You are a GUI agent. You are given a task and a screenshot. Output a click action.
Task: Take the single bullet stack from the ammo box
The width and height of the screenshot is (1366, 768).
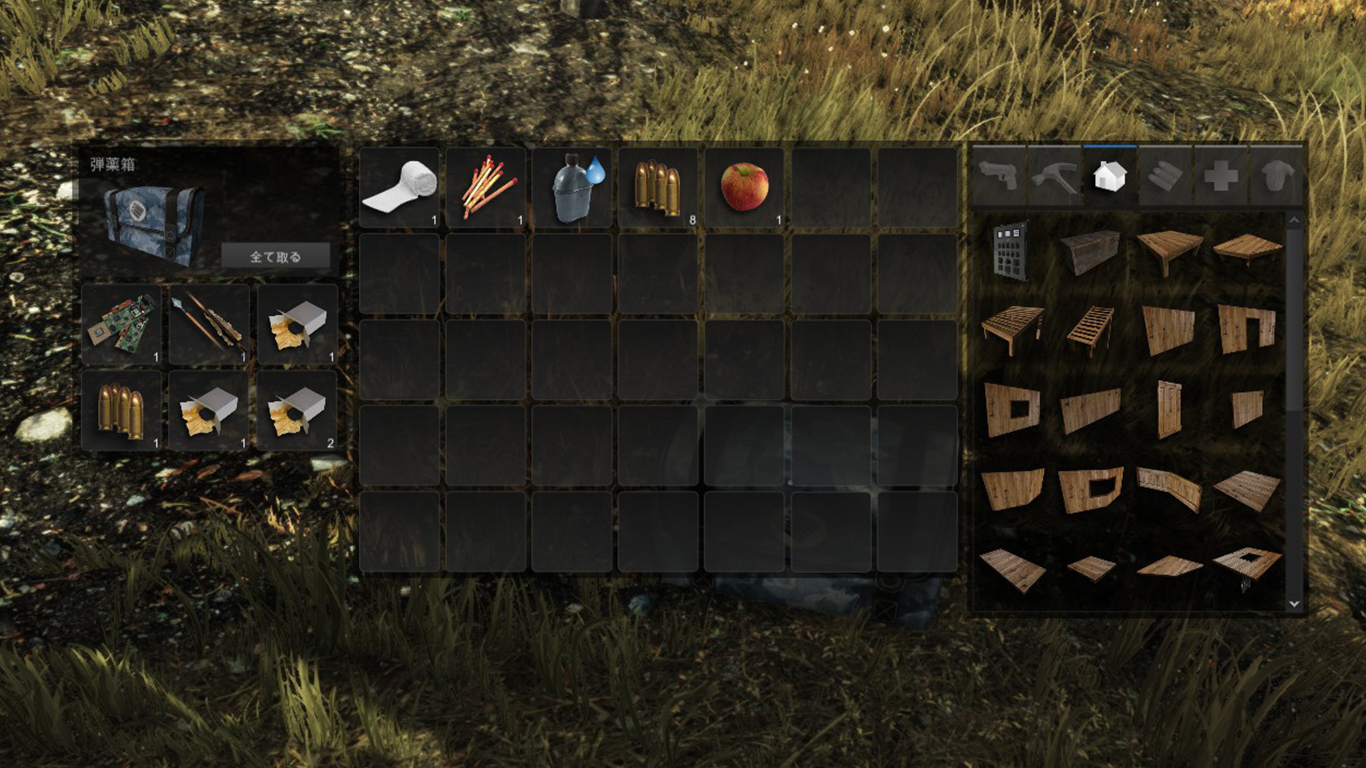121,410
